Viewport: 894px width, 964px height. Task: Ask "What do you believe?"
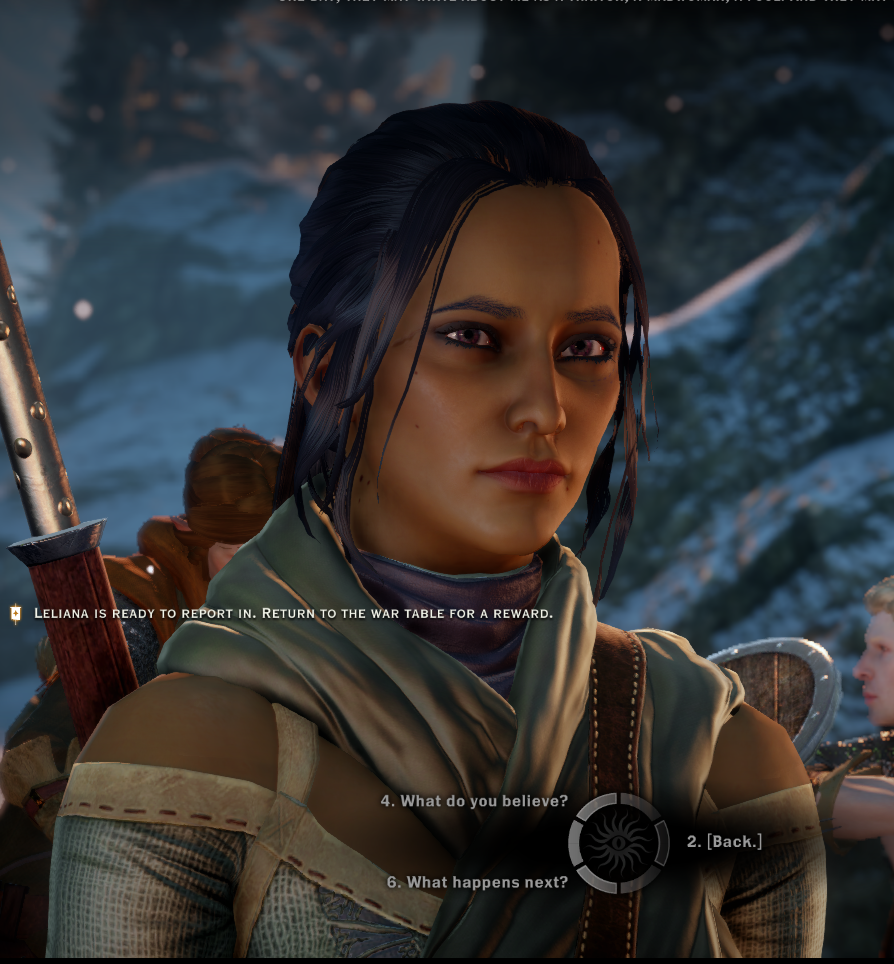point(474,801)
